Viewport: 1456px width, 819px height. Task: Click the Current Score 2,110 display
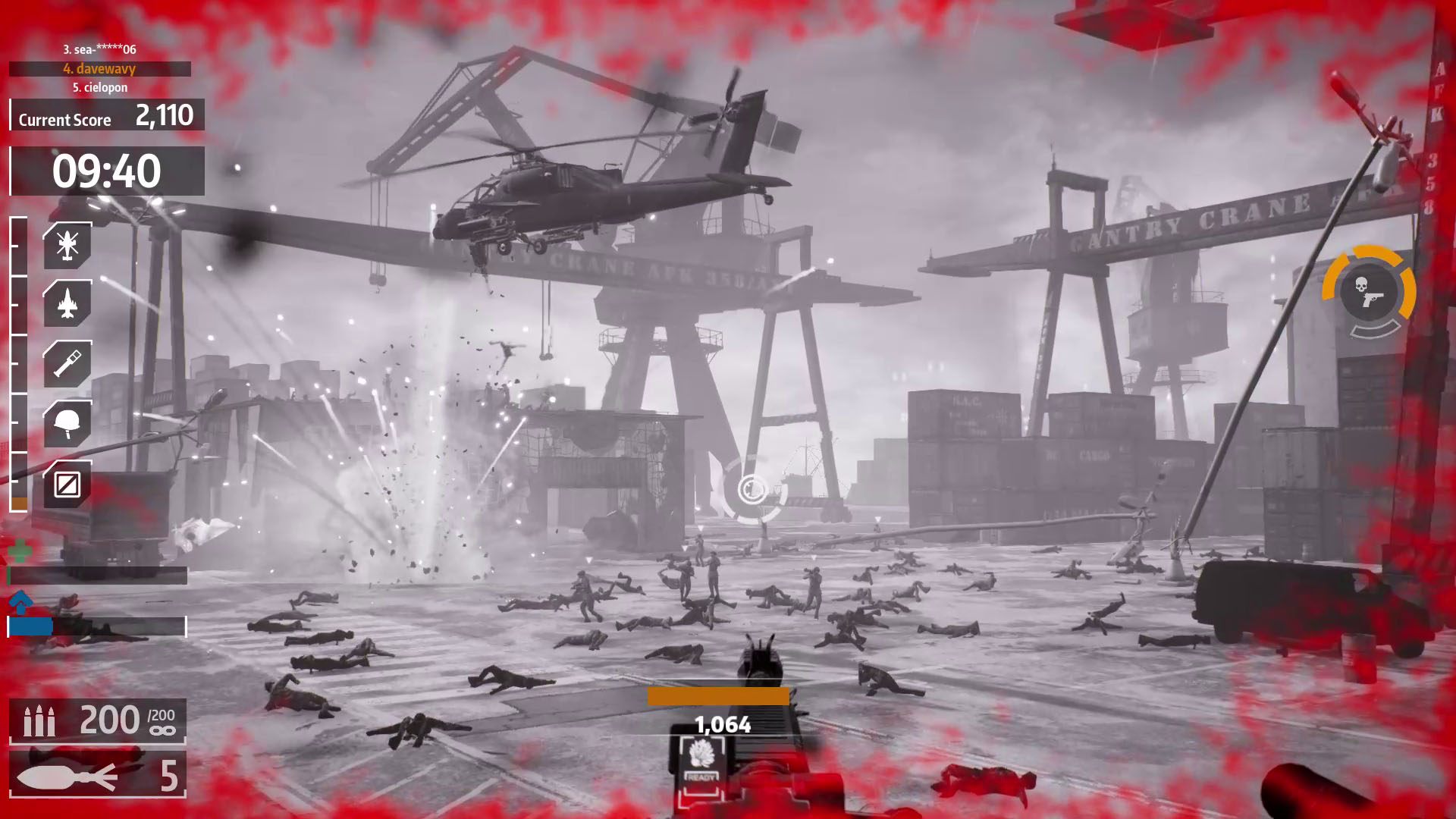pos(105,118)
